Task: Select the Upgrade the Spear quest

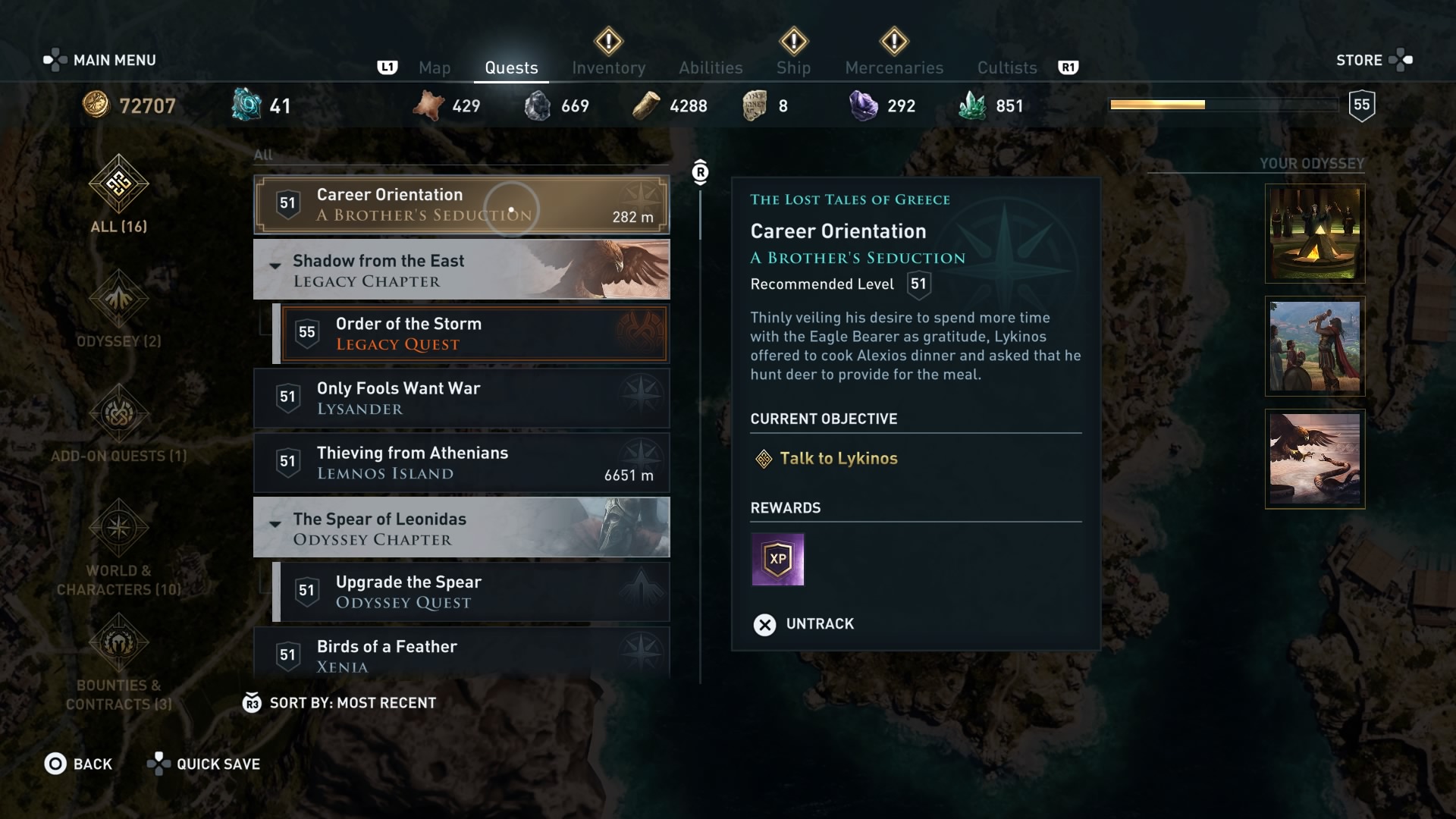Action: pyautogui.click(x=474, y=591)
